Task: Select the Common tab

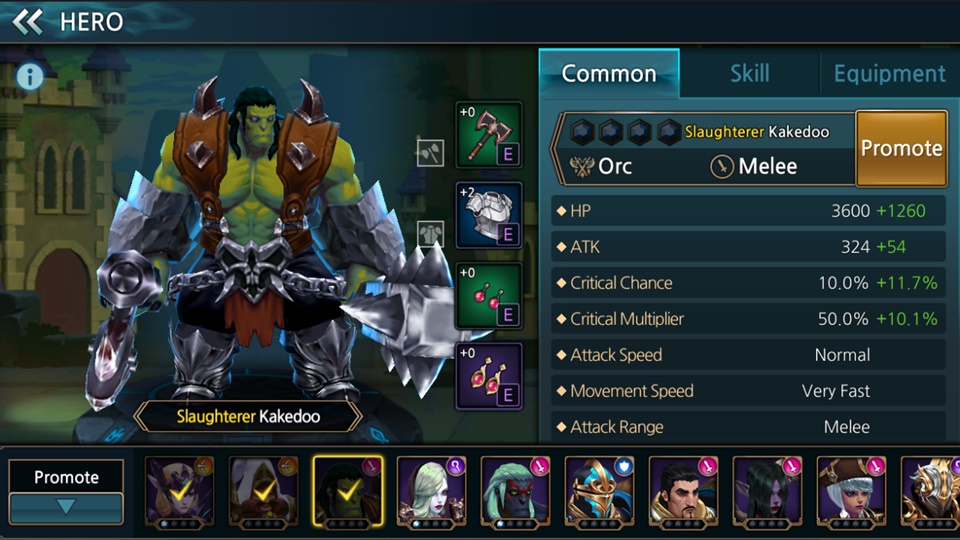Action: click(x=609, y=73)
